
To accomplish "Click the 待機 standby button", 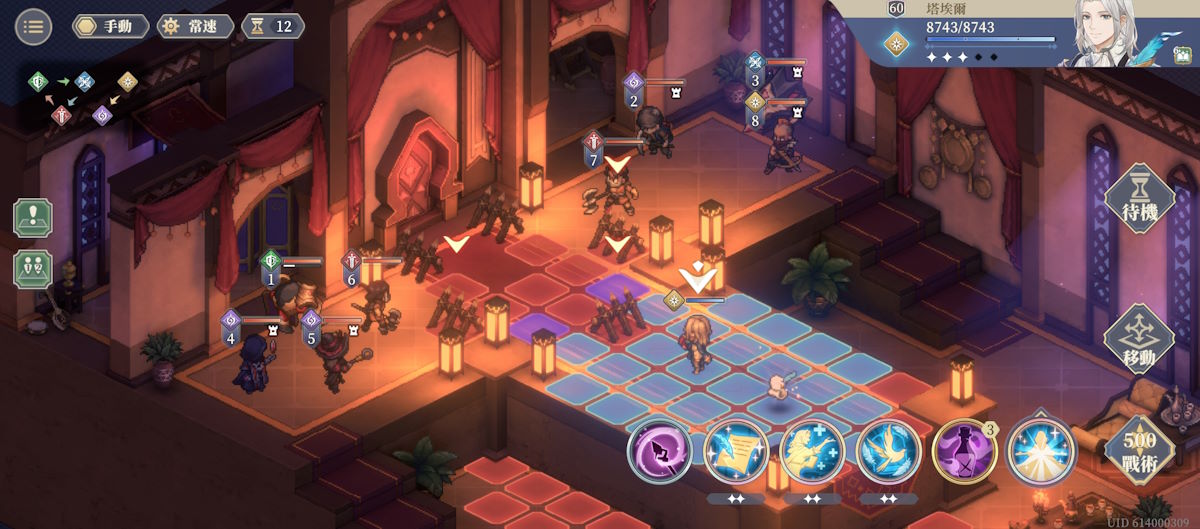I will click(x=1139, y=199).
